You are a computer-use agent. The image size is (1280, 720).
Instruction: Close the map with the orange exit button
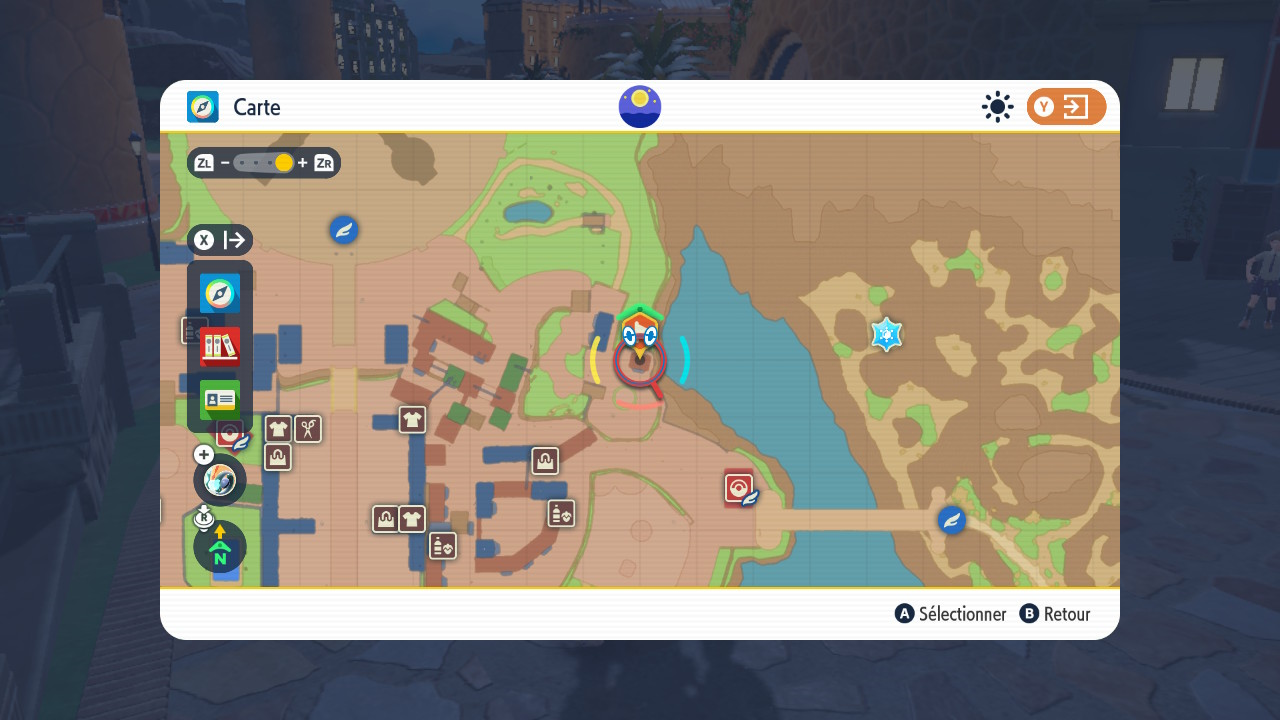click(x=1066, y=107)
